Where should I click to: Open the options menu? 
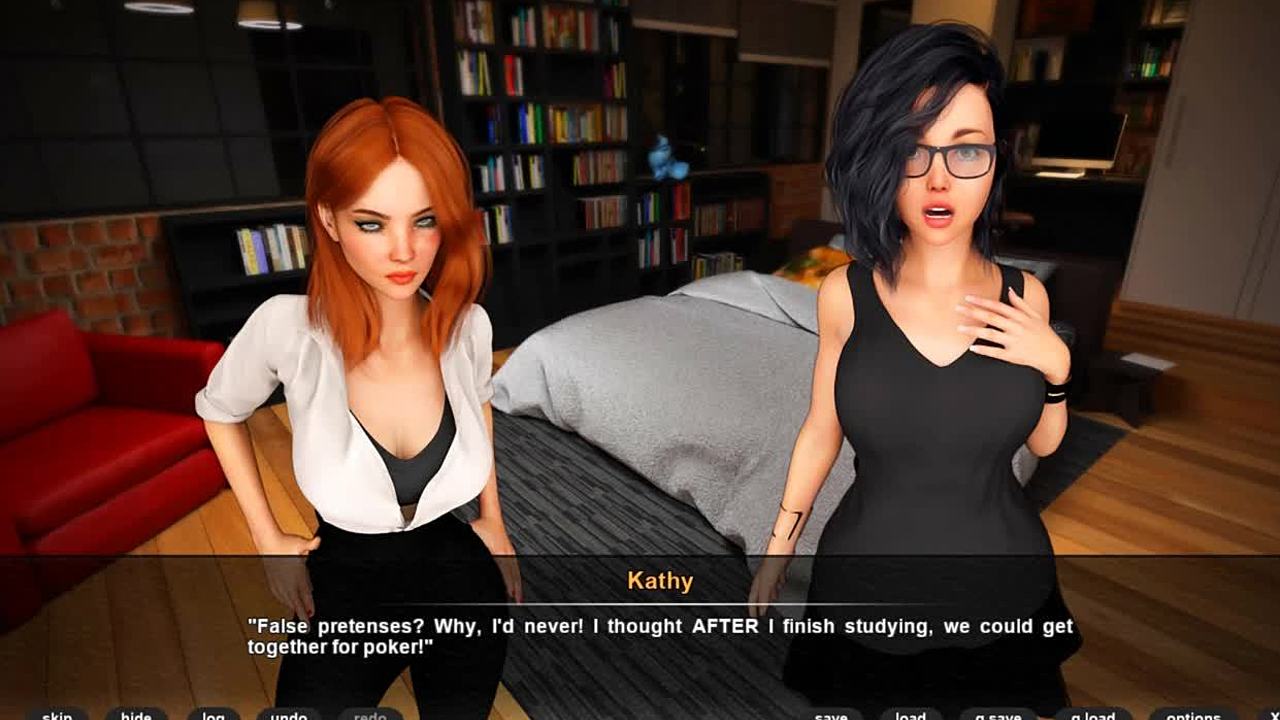point(1193,714)
